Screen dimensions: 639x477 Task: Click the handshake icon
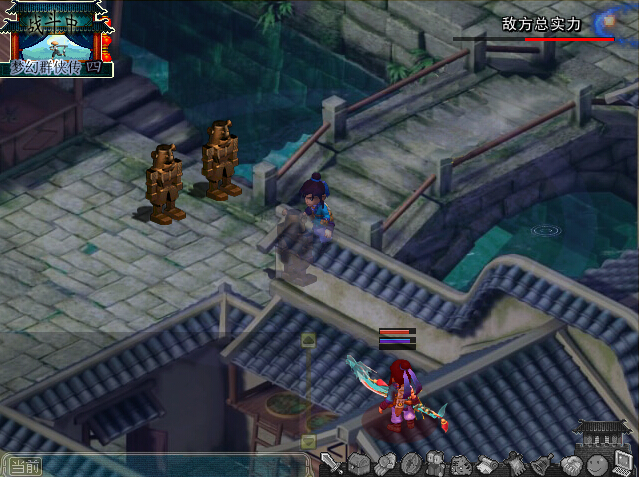tap(570, 464)
